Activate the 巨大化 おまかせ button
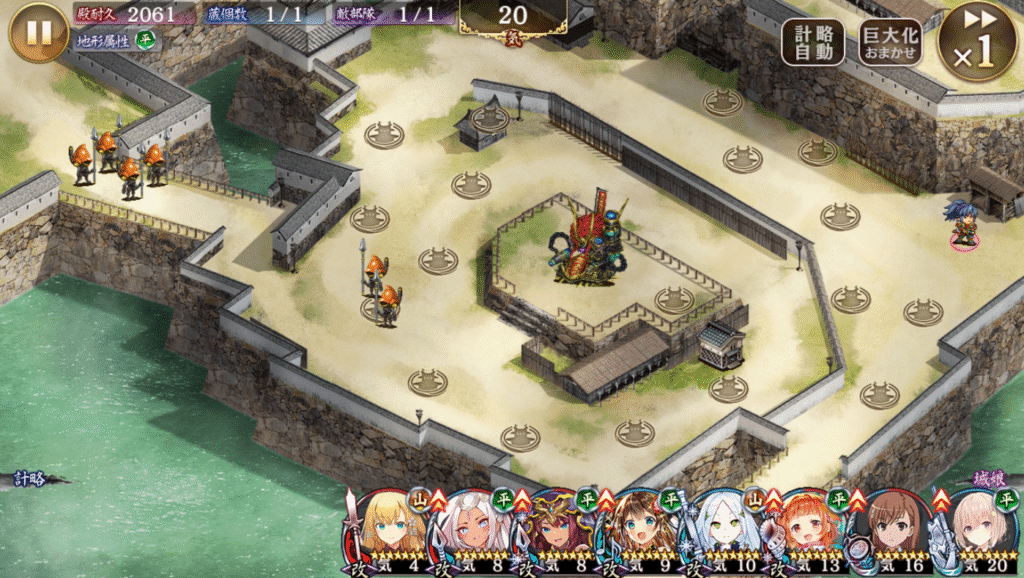This screenshot has width=1024, height=578. (889, 42)
